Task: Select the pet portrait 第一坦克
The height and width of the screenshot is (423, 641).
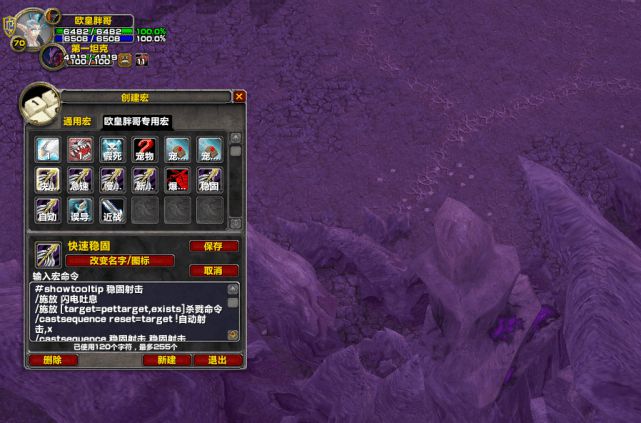Action: point(52,56)
